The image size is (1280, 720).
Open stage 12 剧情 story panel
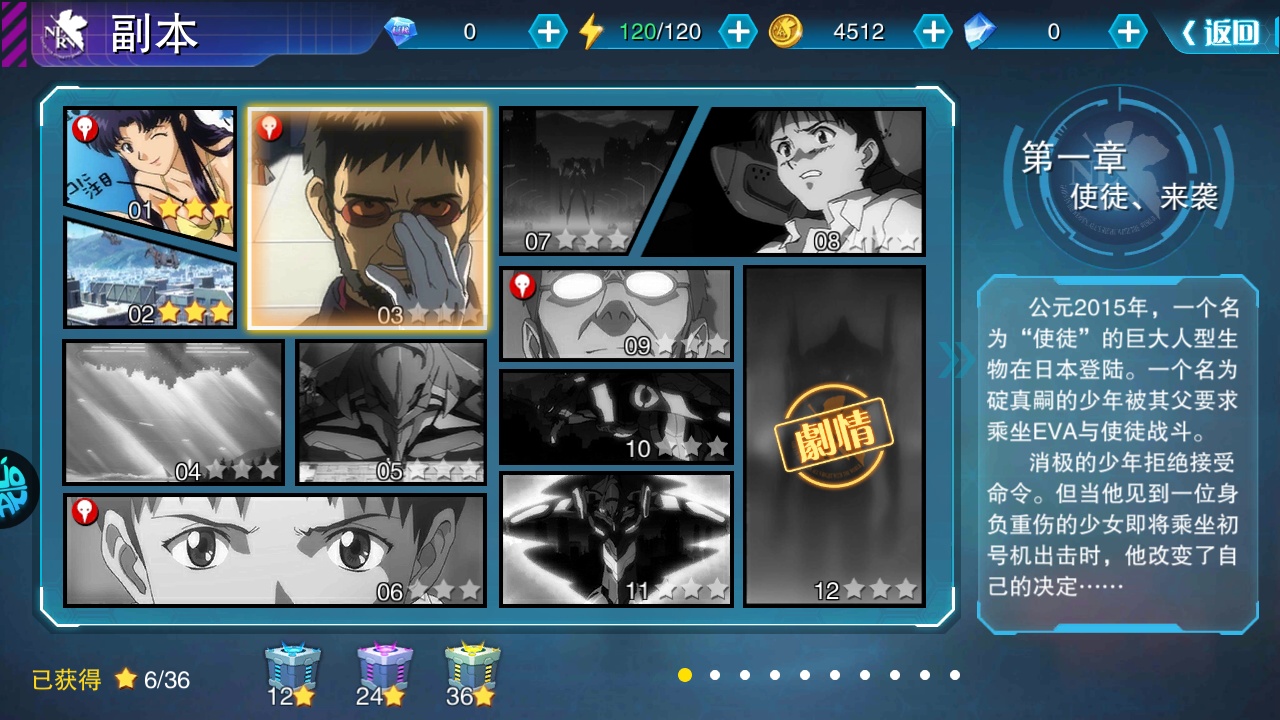[x=834, y=435]
